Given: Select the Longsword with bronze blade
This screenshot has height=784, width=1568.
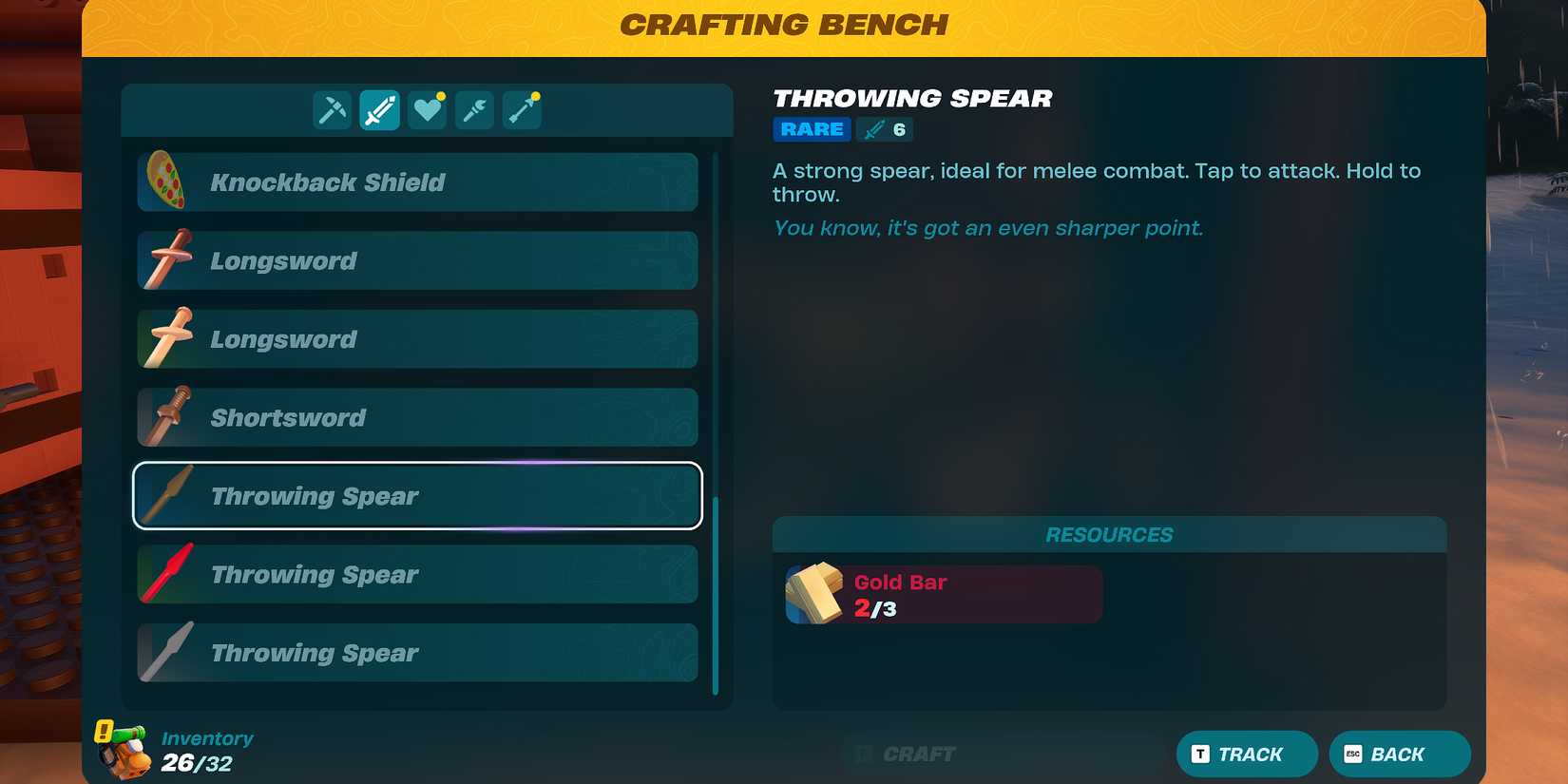Looking at the screenshot, I should (x=416, y=260).
